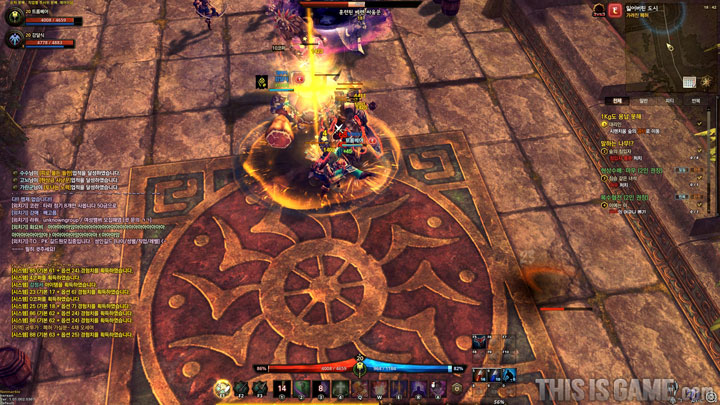Switch to the 전체 quest tracker tab

click(x=617, y=100)
